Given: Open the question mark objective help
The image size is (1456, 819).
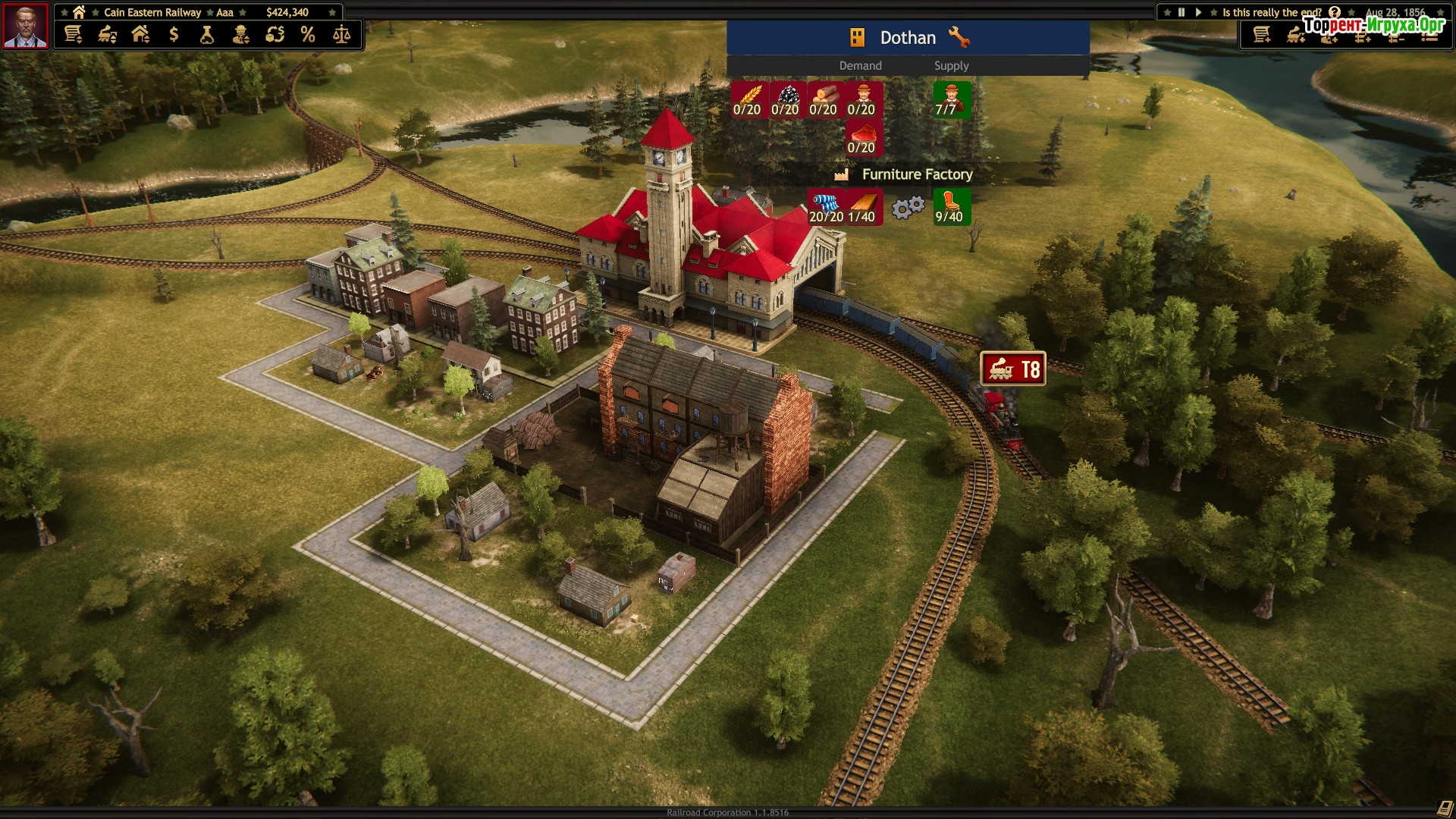Looking at the screenshot, I should click(1335, 12).
